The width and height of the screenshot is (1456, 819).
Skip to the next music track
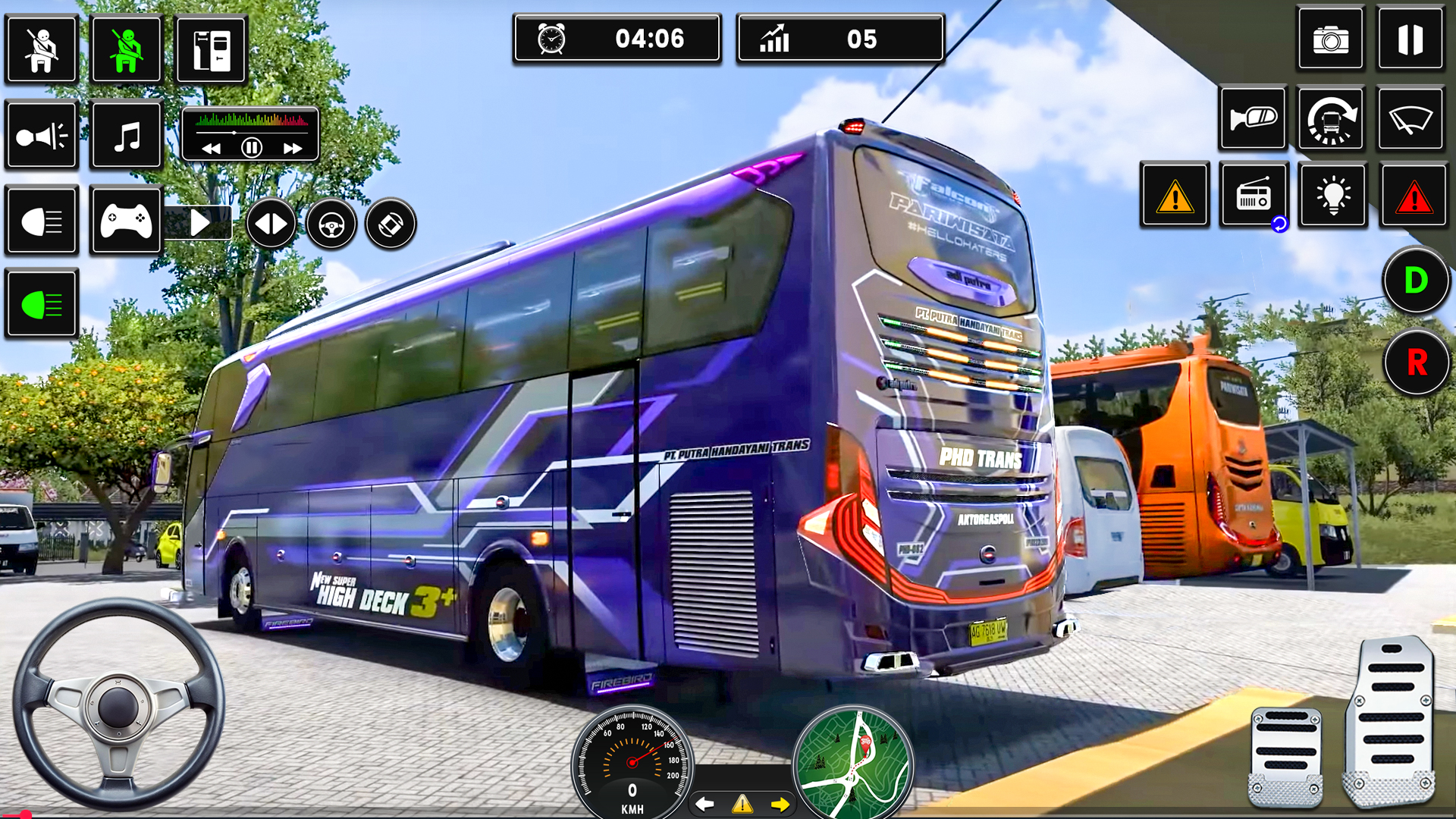coord(293,149)
